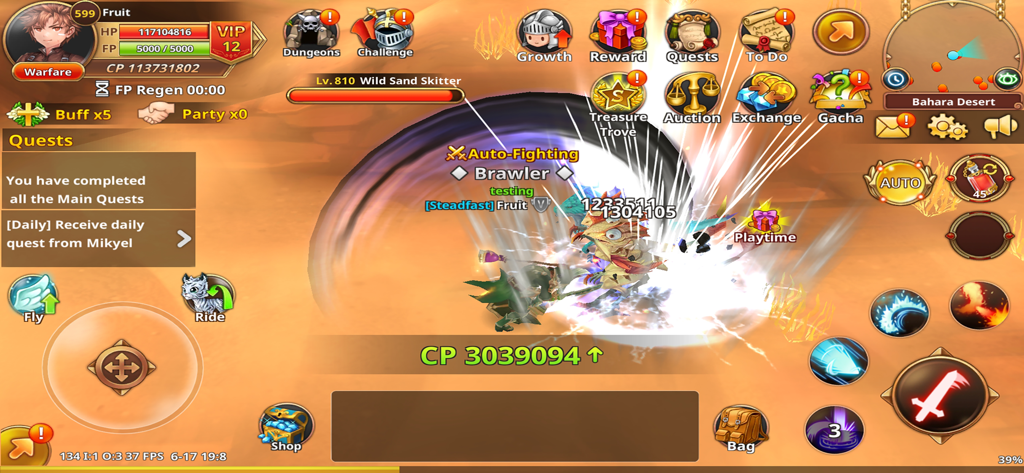The width and height of the screenshot is (1024, 473).
Task: Open the Dungeons menu
Action: tap(310, 33)
